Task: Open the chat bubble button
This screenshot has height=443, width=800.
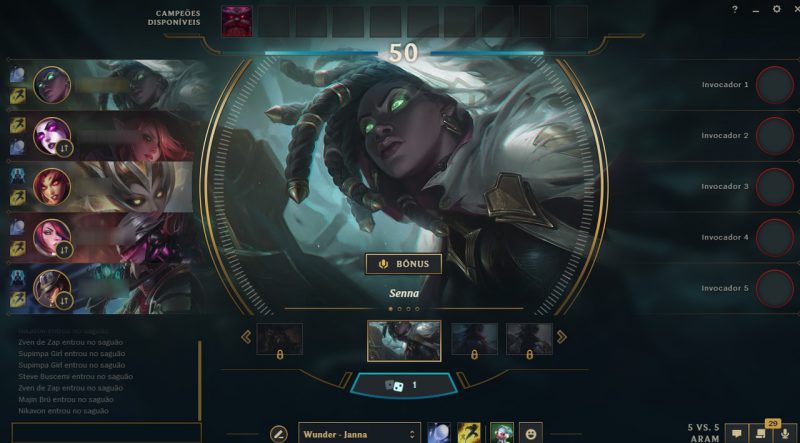Action: [737, 434]
